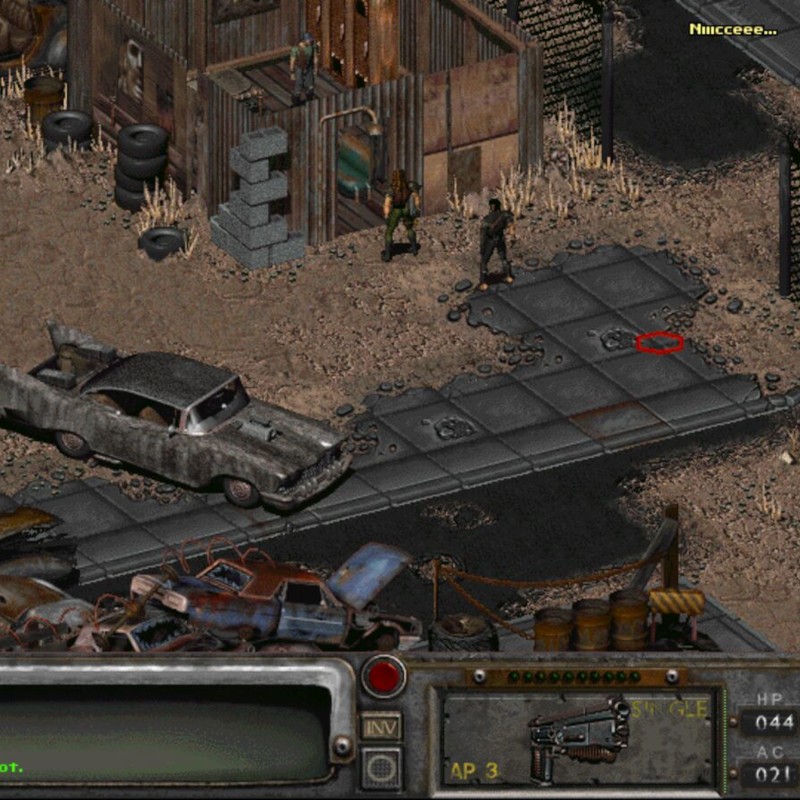
Task: Click the round red weapon-switch button
Action: 383,677
